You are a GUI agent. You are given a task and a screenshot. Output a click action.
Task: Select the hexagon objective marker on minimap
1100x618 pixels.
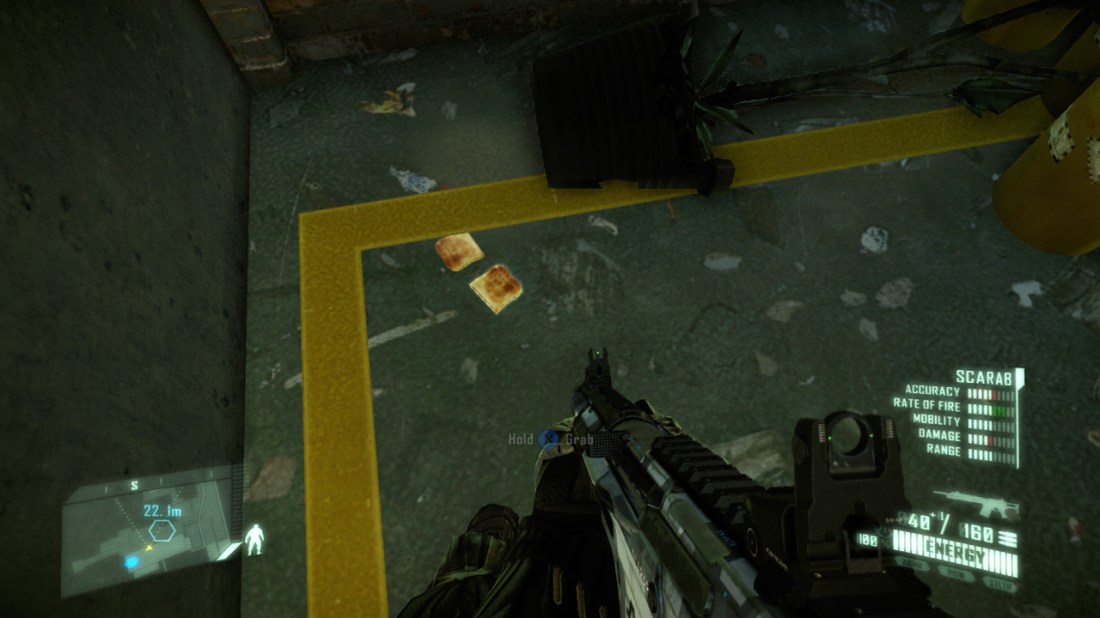164,527
